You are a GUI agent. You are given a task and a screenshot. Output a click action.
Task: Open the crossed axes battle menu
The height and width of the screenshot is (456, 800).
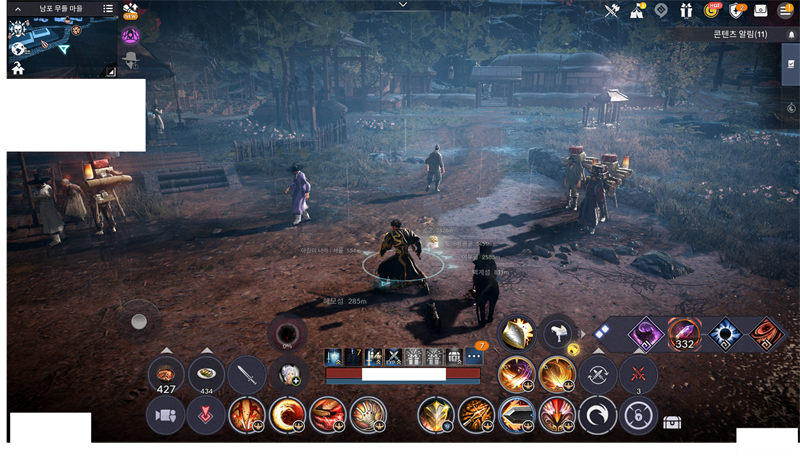click(x=613, y=11)
